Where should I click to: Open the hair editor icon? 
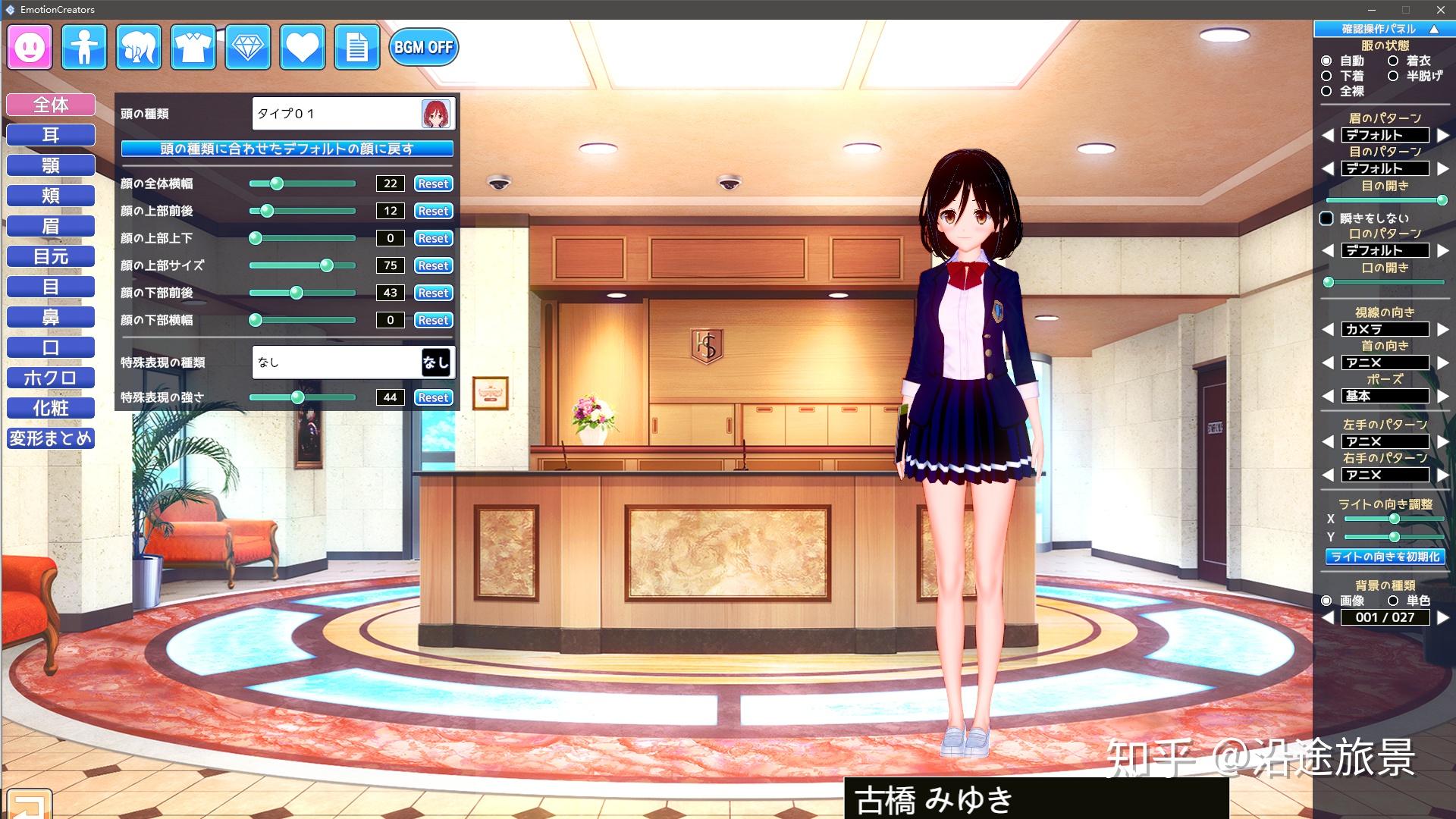(x=138, y=47)
